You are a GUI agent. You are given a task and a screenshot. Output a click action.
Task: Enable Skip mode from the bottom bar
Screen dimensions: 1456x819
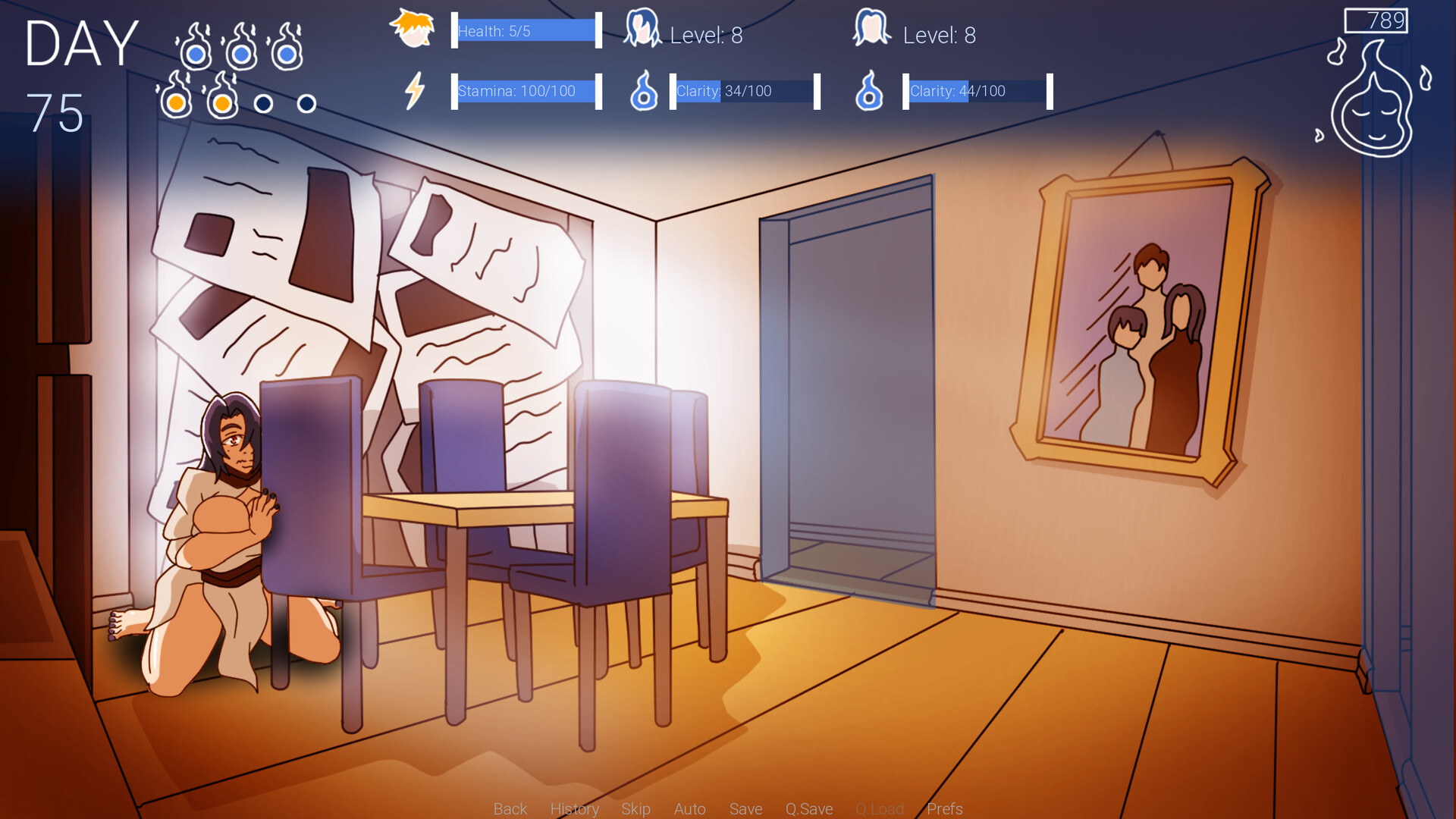[x=635, y=808]
